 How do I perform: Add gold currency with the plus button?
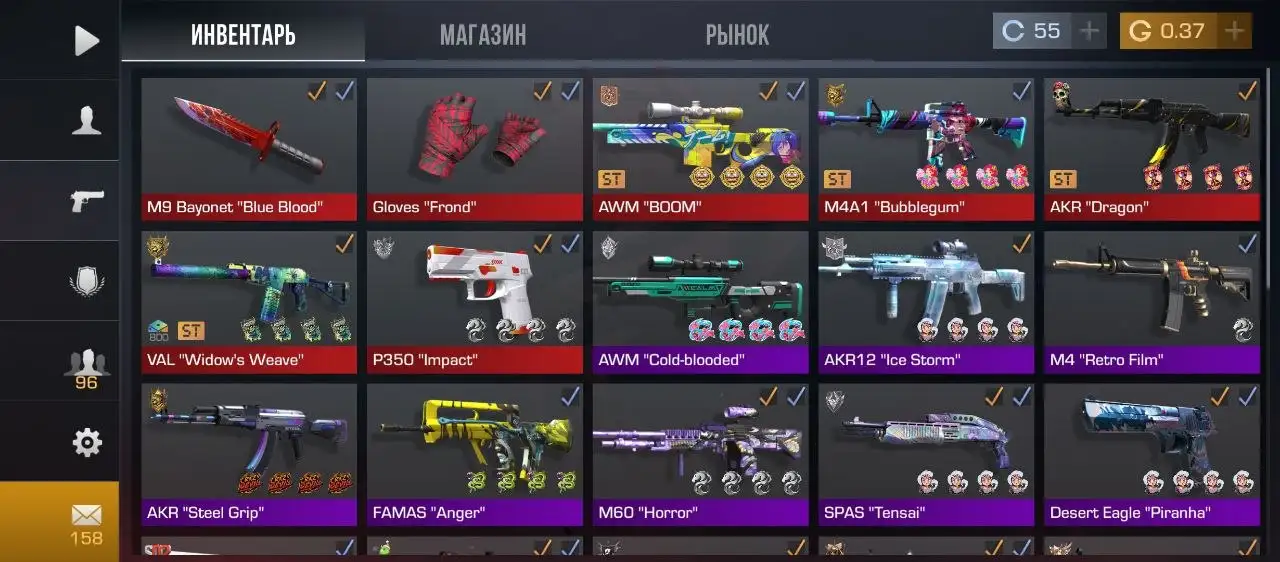[1234, 31]
